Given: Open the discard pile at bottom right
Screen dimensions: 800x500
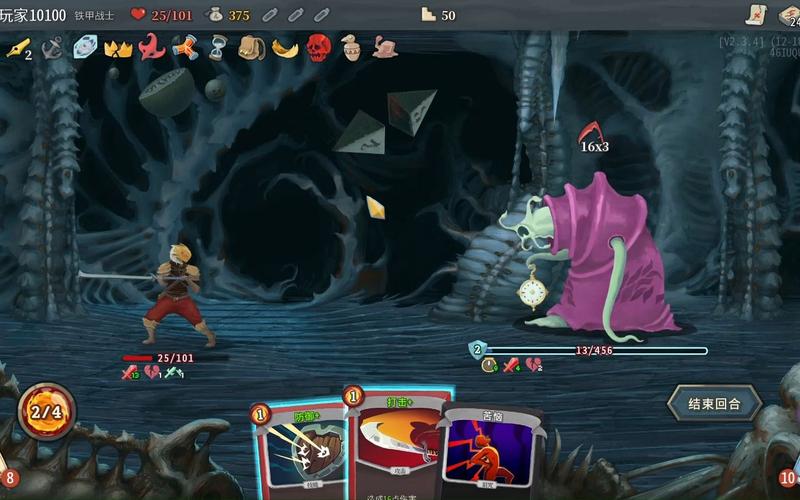Looking at the screenshot, I should pyautogui.click(x=787, y=478).
